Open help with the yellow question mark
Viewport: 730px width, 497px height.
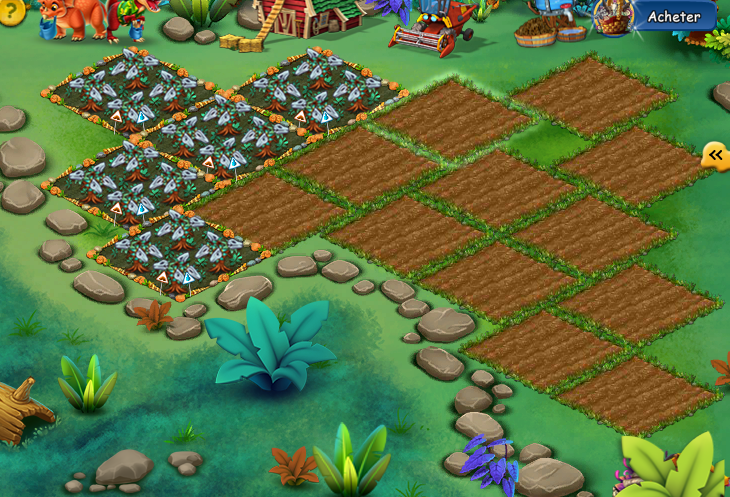pyautogui.click(x=9, y=10)
